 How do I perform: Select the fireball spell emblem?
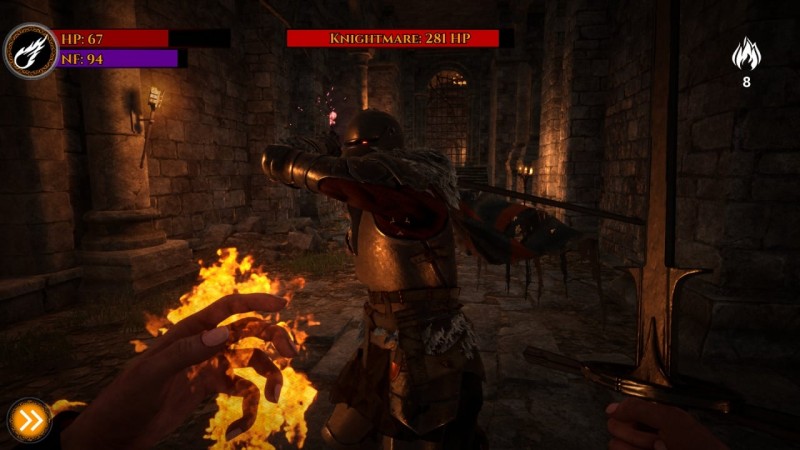30,50
